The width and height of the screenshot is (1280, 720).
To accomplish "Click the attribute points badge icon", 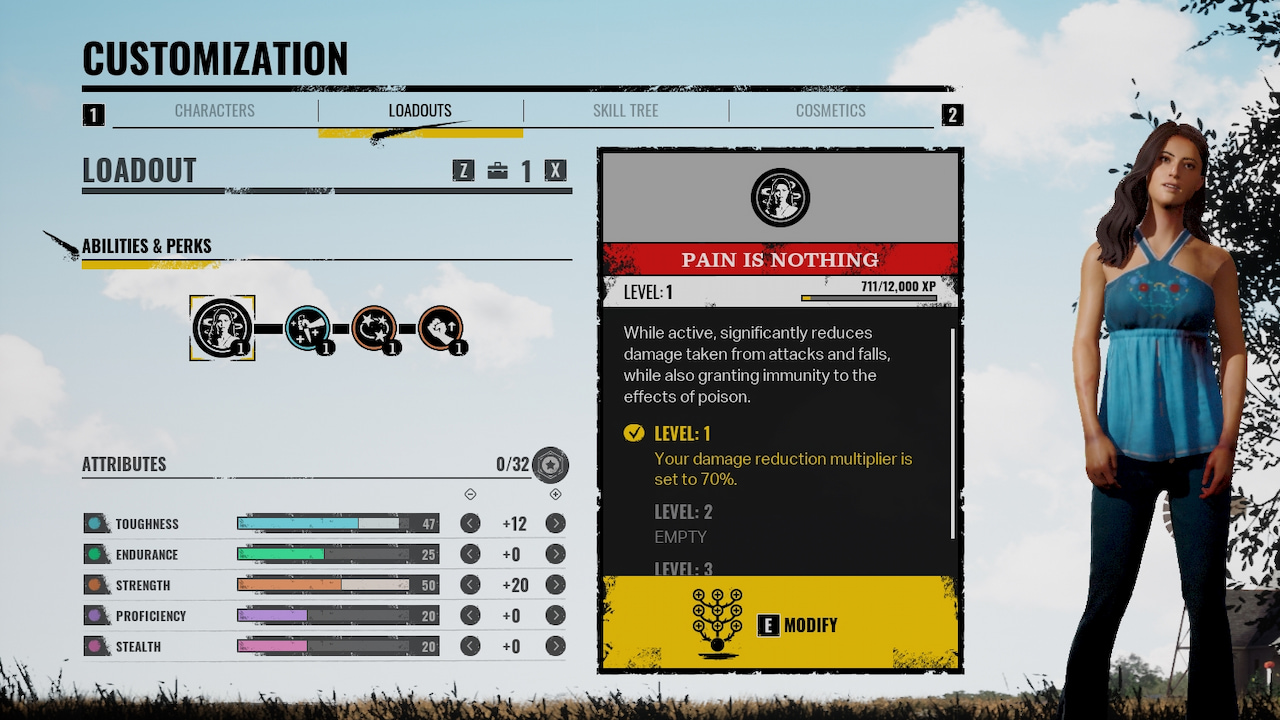I will (550, 464).
